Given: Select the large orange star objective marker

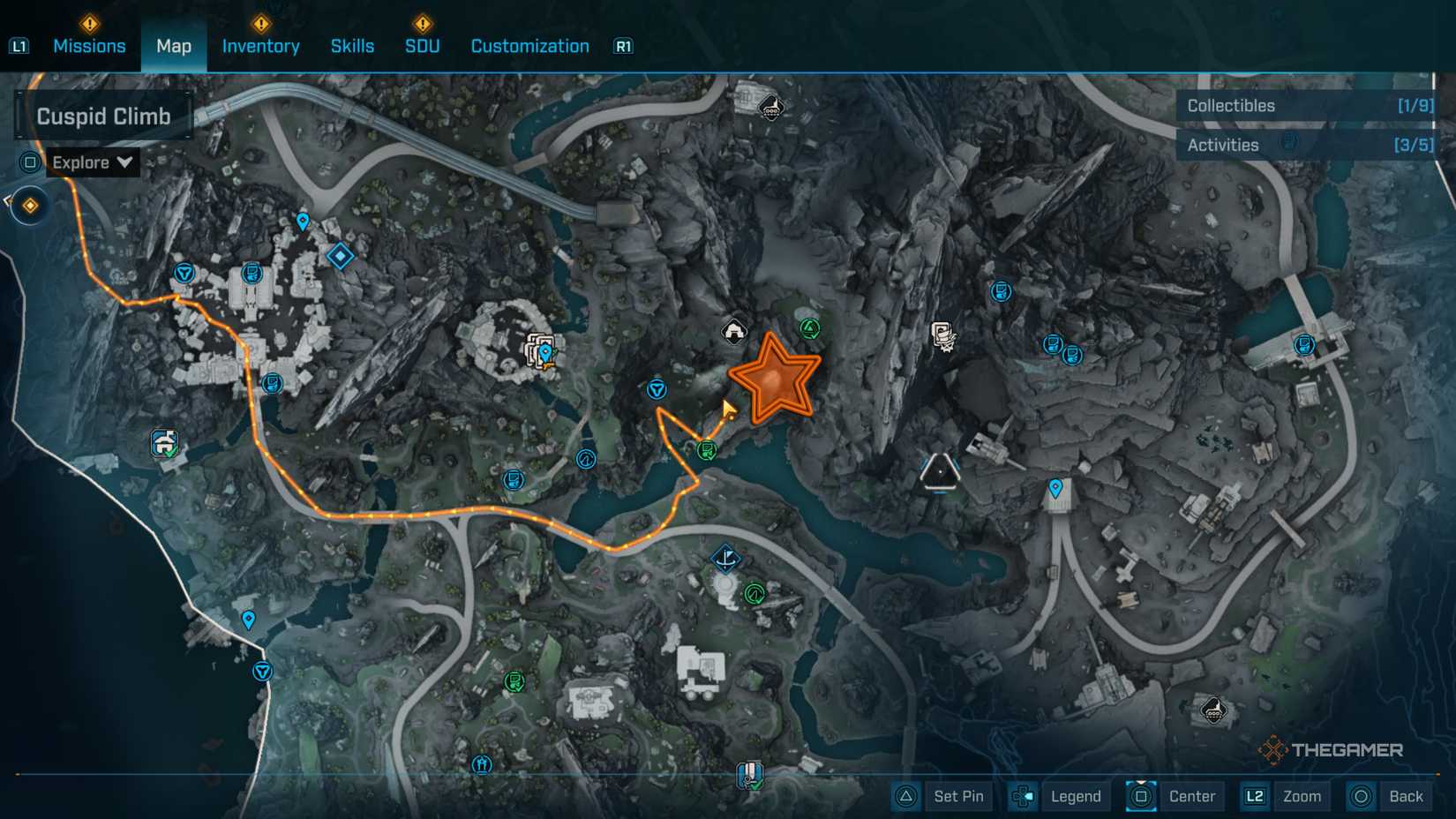Looking at the screenshot, I should tap(774, 379).
